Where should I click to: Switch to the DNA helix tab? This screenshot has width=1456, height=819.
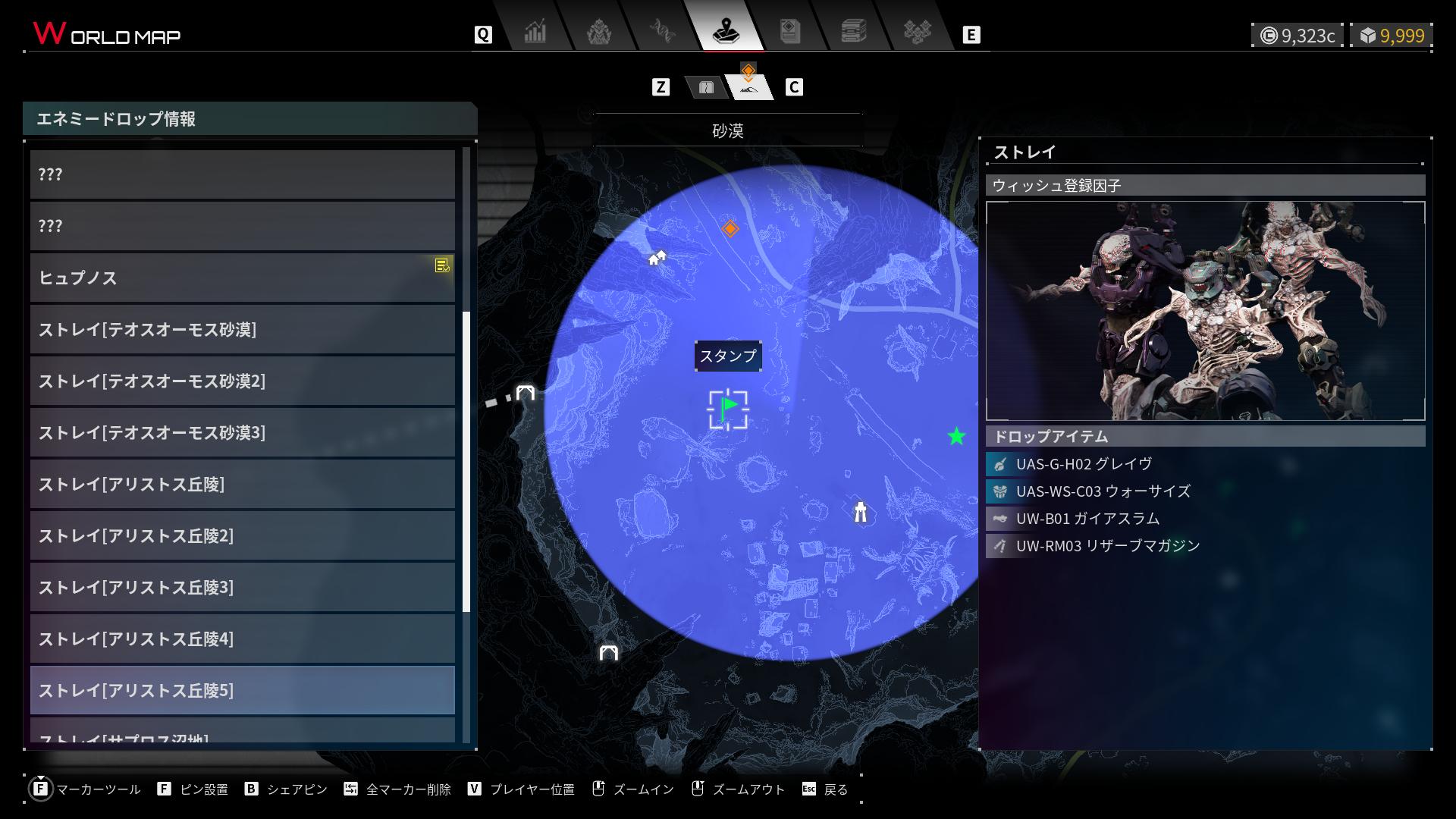(x=663, y=32)
